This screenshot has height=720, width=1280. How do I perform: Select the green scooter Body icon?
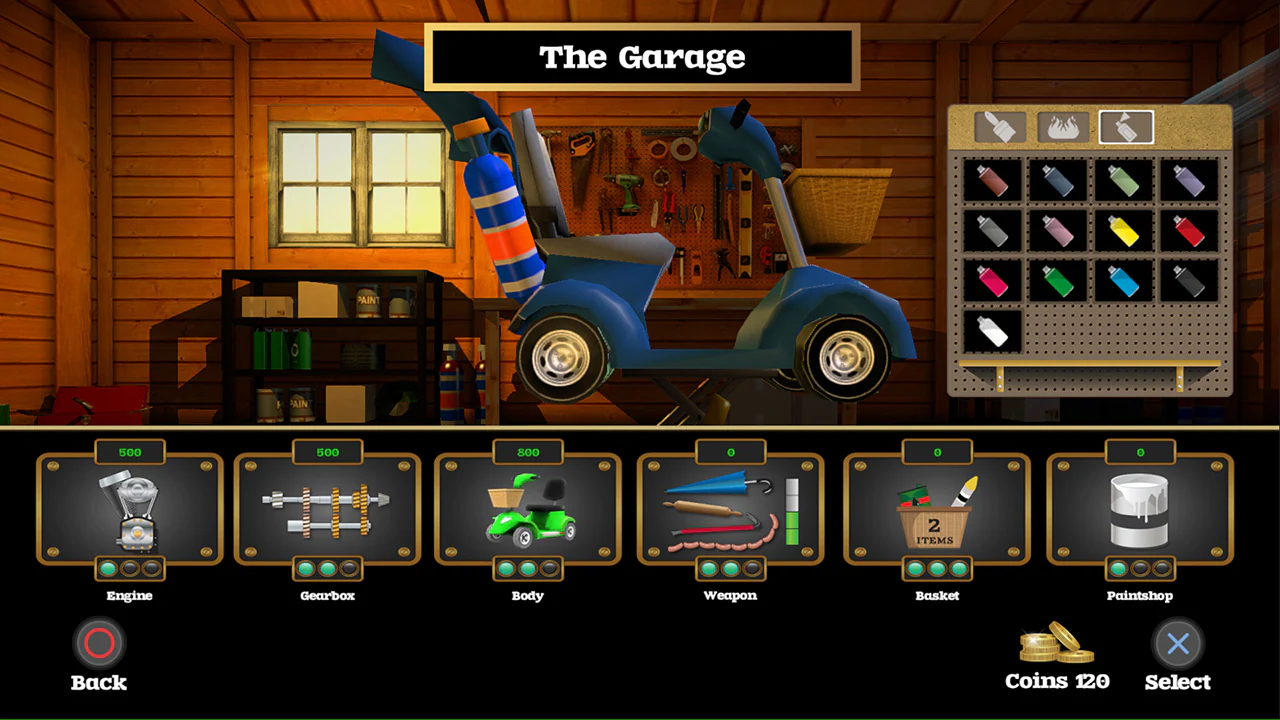pyautogui.click(x=528, y=510)
